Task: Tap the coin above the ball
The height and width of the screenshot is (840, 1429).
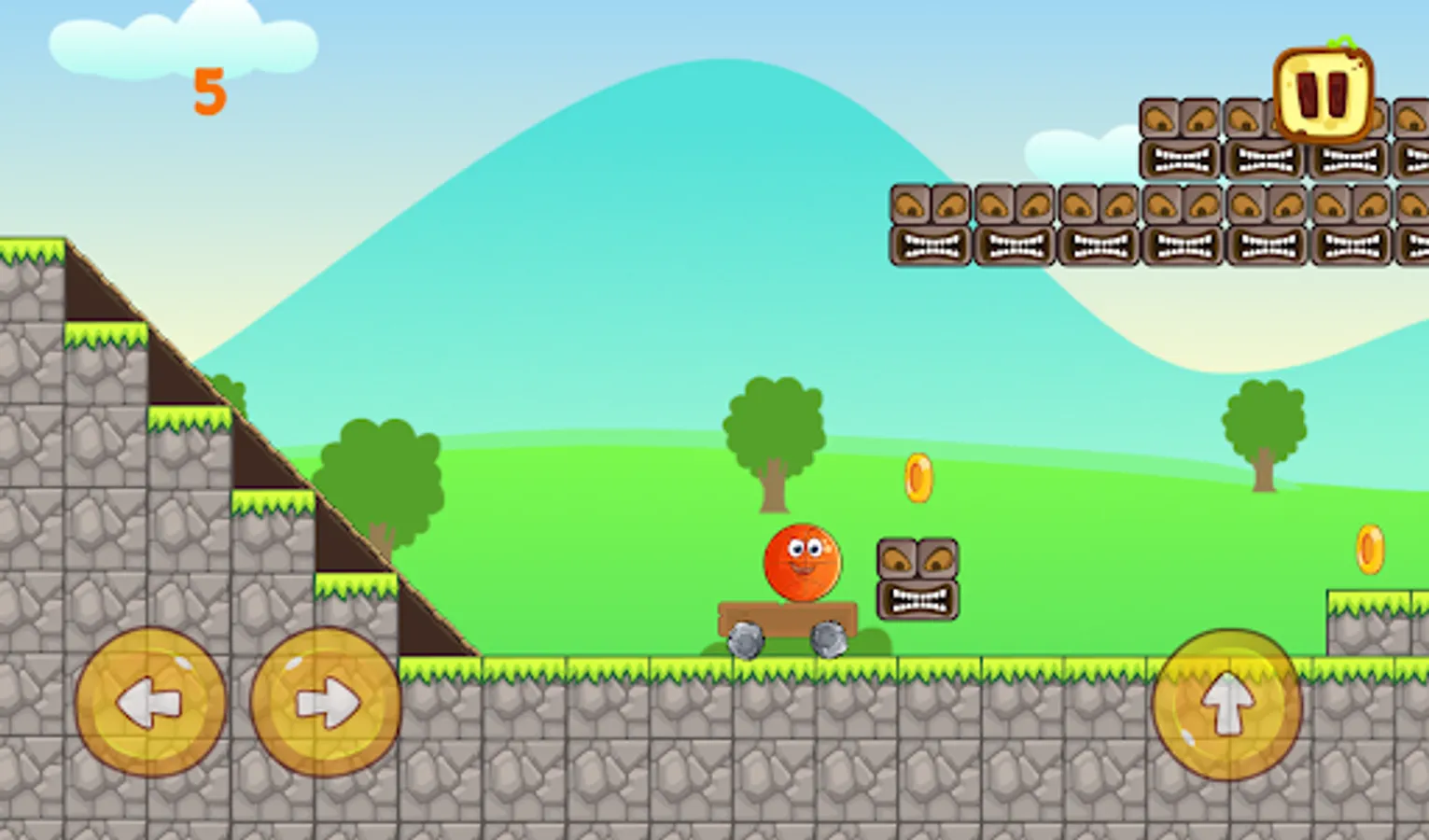Action: (918, 479)
